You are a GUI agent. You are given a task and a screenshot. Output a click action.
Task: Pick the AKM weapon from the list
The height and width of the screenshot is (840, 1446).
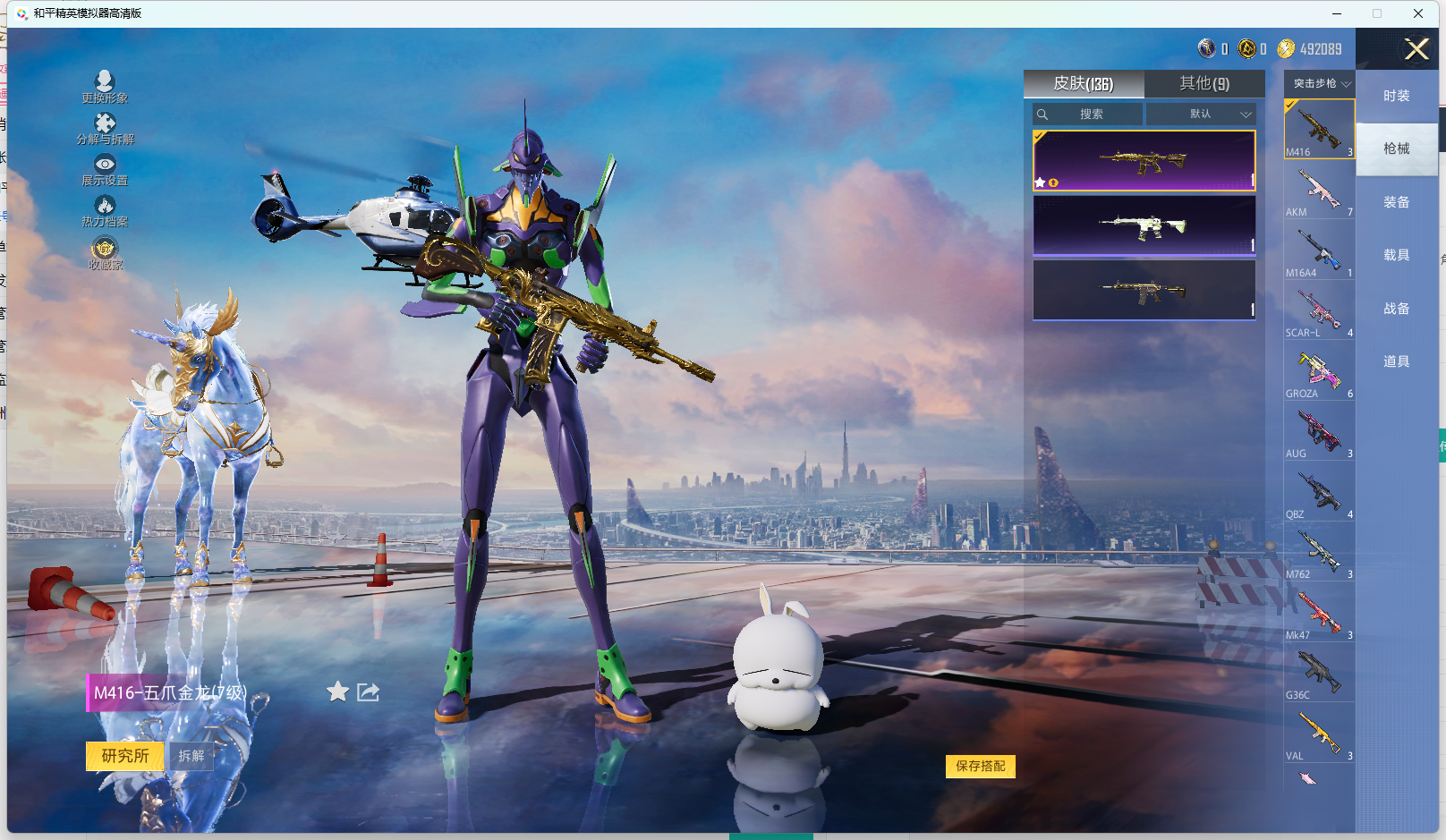tap(1319, 191)
